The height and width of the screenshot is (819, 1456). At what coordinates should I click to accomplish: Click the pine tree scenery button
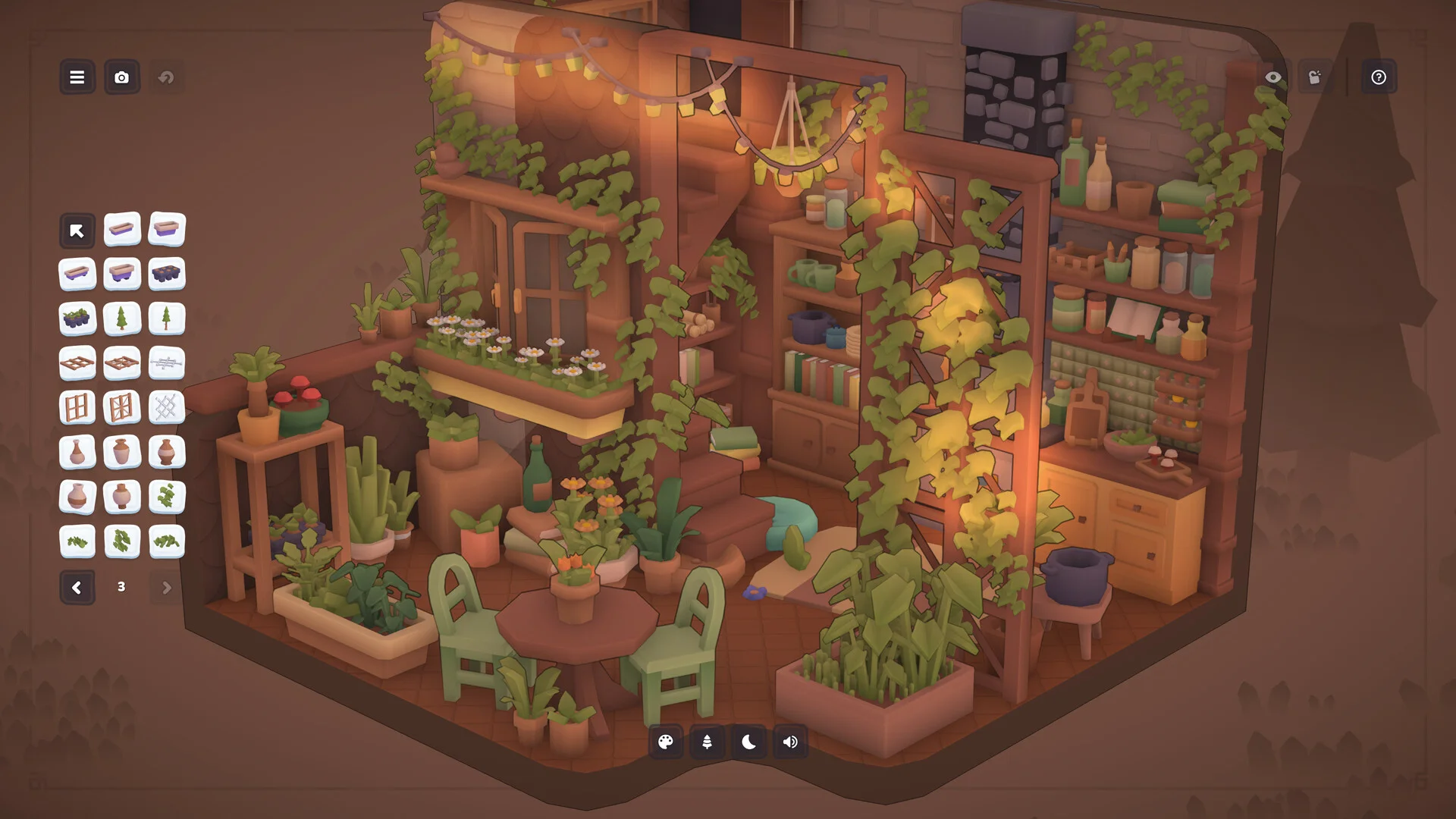(x=707, y=742)
